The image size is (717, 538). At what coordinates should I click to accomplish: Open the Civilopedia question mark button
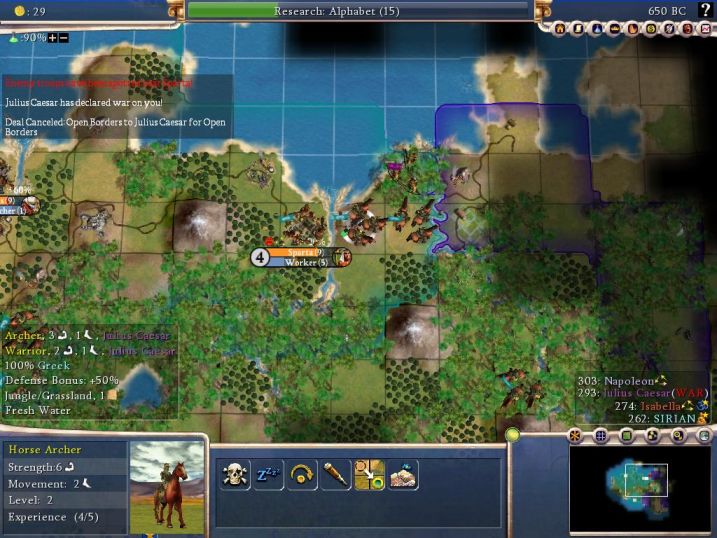[x=705, y=10]
